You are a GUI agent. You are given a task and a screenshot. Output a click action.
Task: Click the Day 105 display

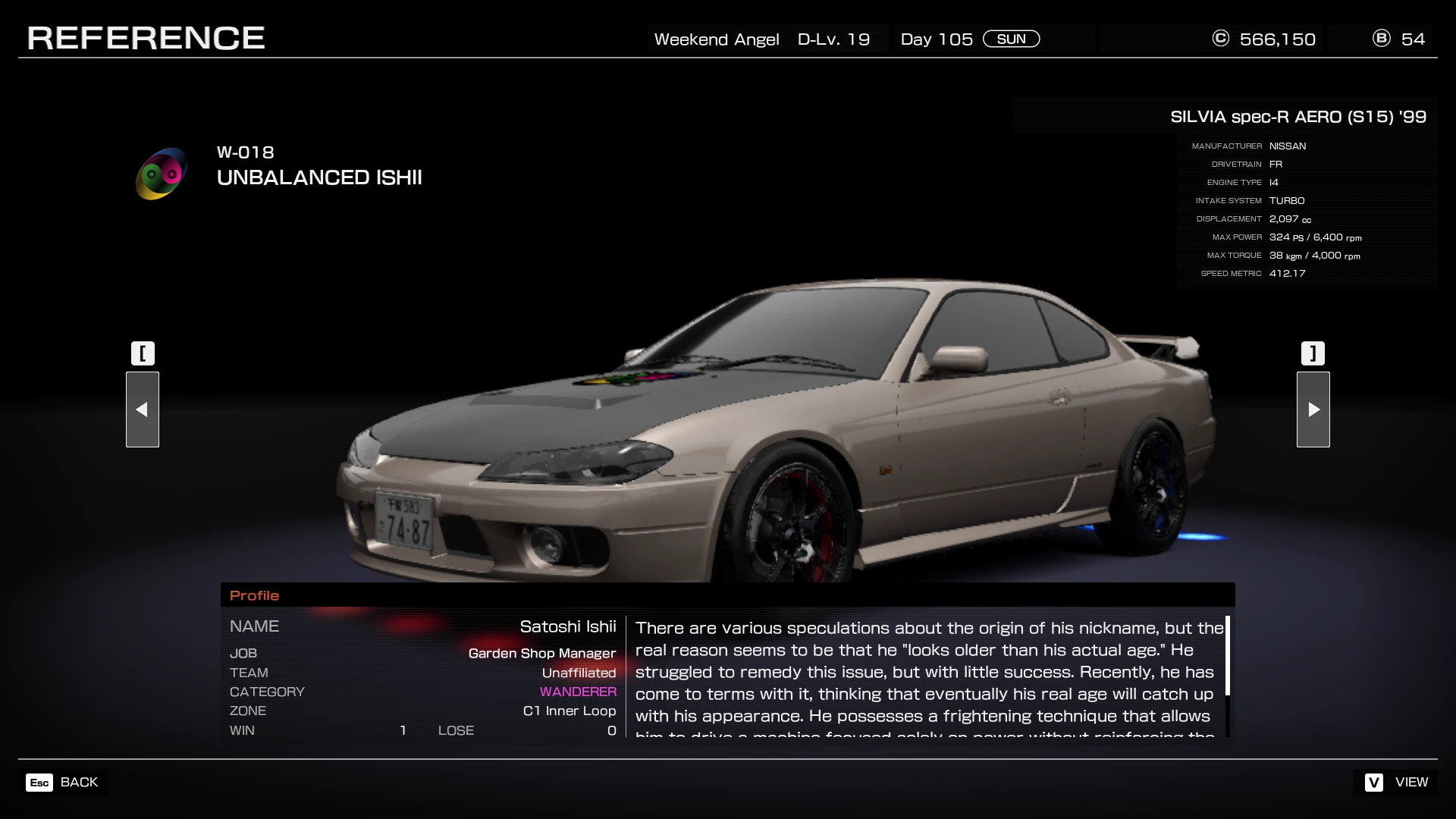coord(936,39)
